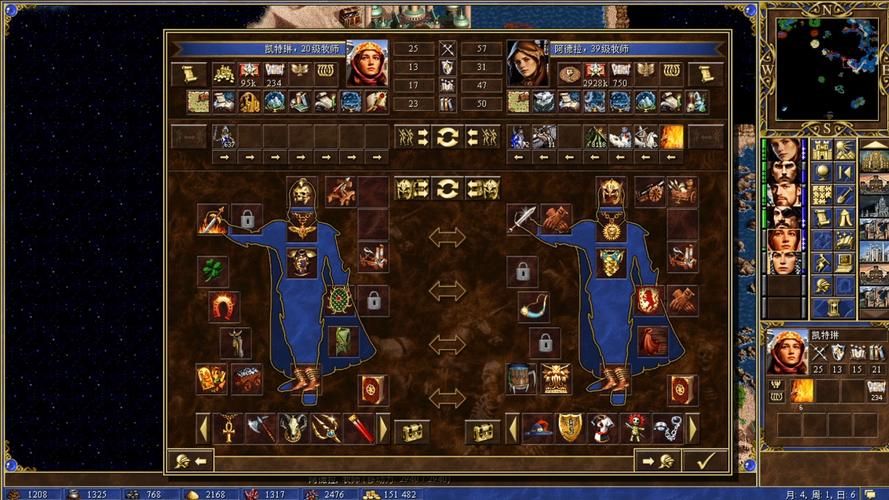Select the horseshoe artifact slot
The width and height of the screenshot is (889, 500).
coord(222,306)
